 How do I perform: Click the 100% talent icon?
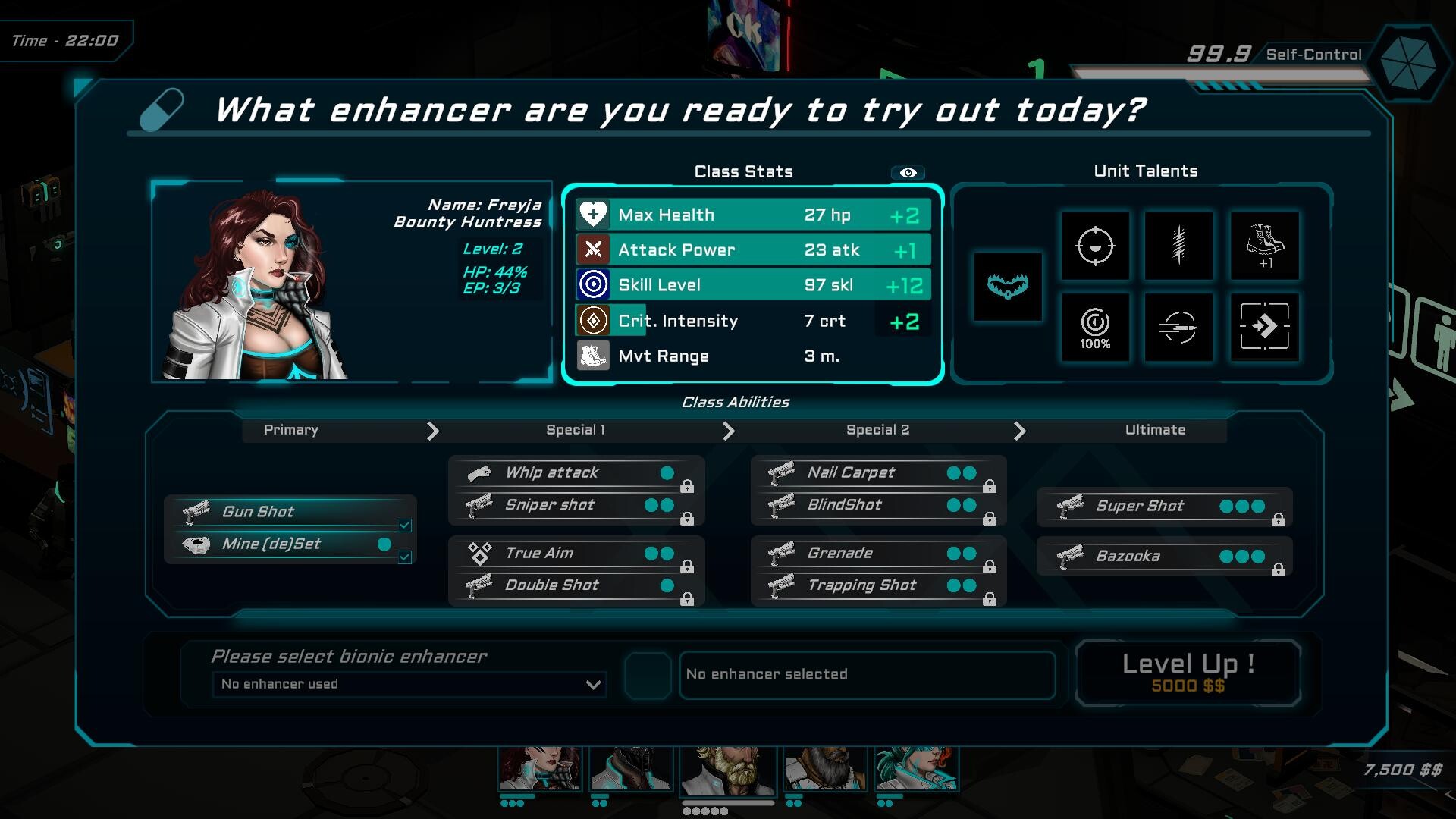1094,328
